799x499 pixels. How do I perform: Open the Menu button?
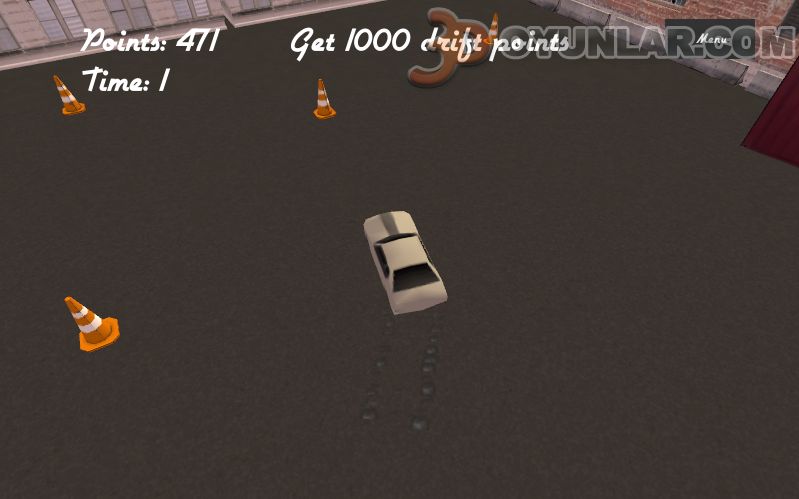pyautogui.click(x=711, y=39)
